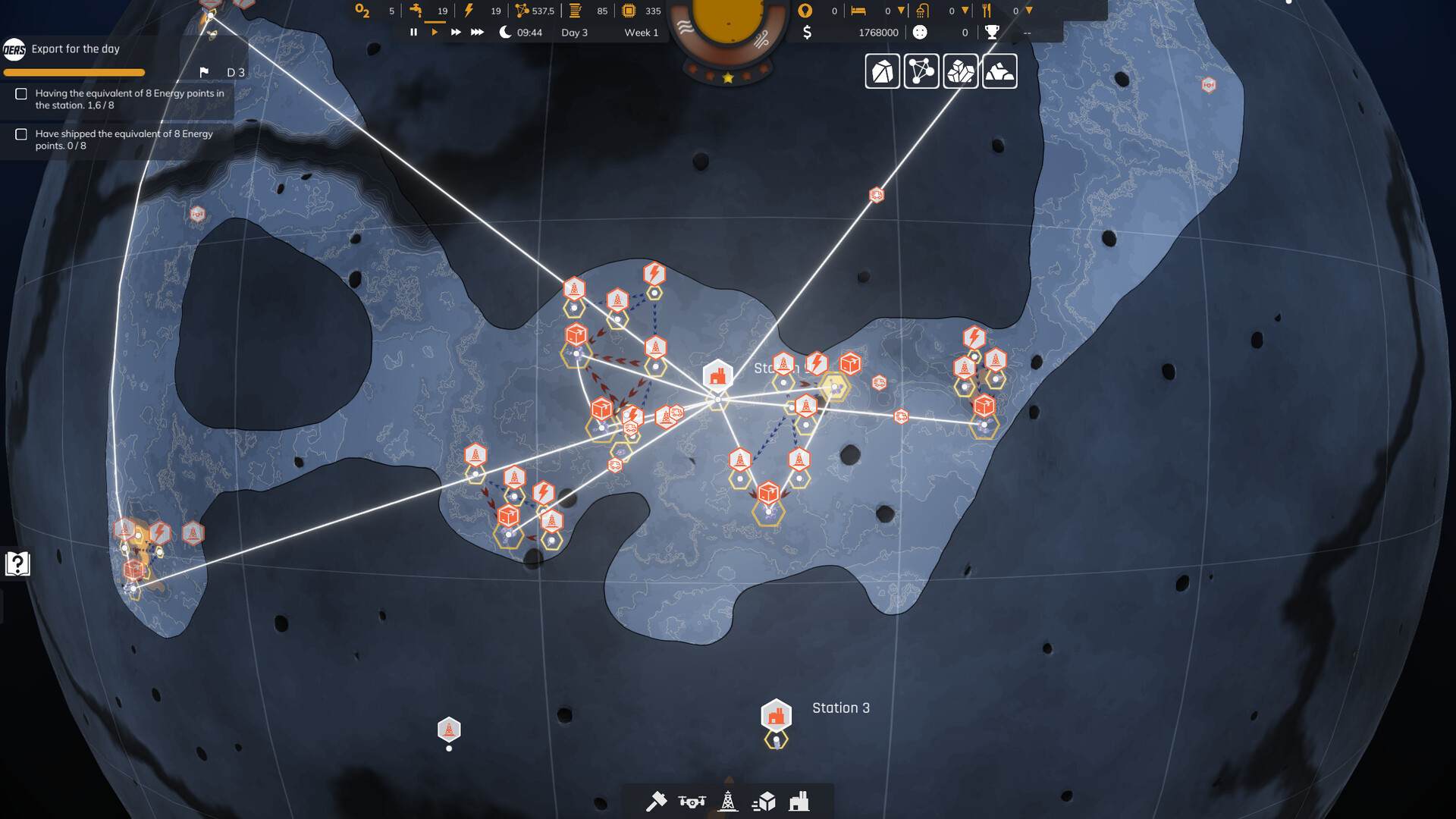1456x819 pixels.
Task: Show the crystal cluster resource overlay
Action: [x=961, y=72]
